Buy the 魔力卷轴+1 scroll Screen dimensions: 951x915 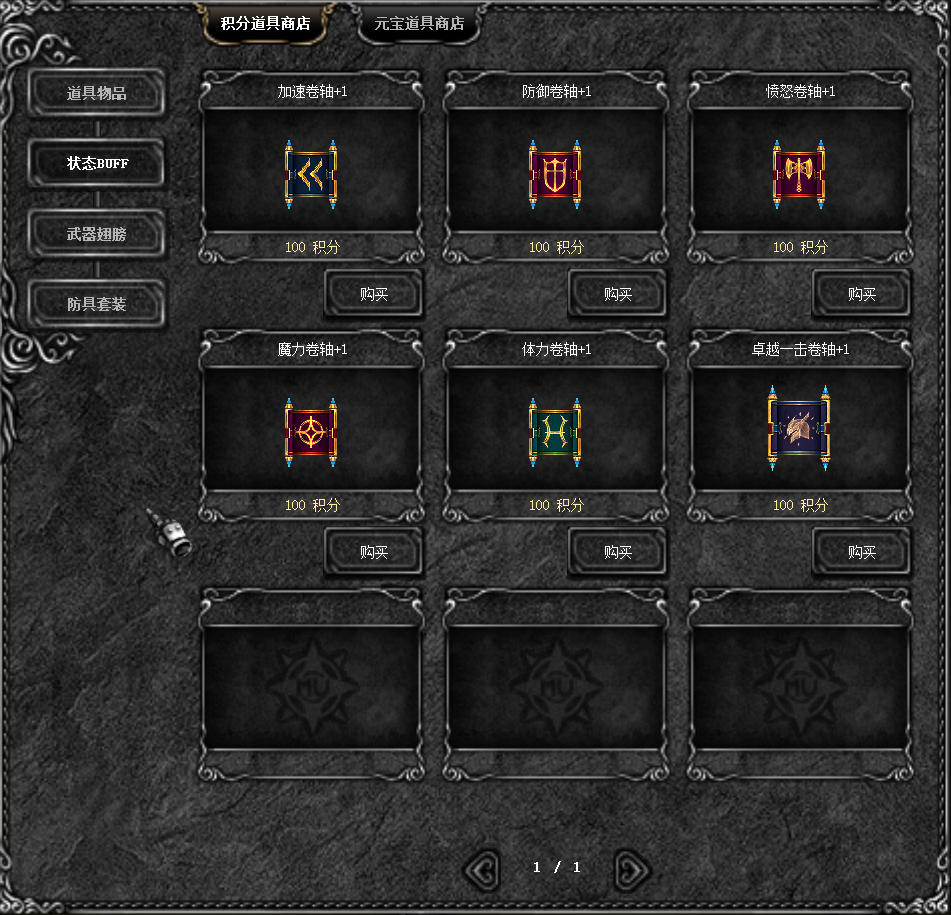click(374, 552)
